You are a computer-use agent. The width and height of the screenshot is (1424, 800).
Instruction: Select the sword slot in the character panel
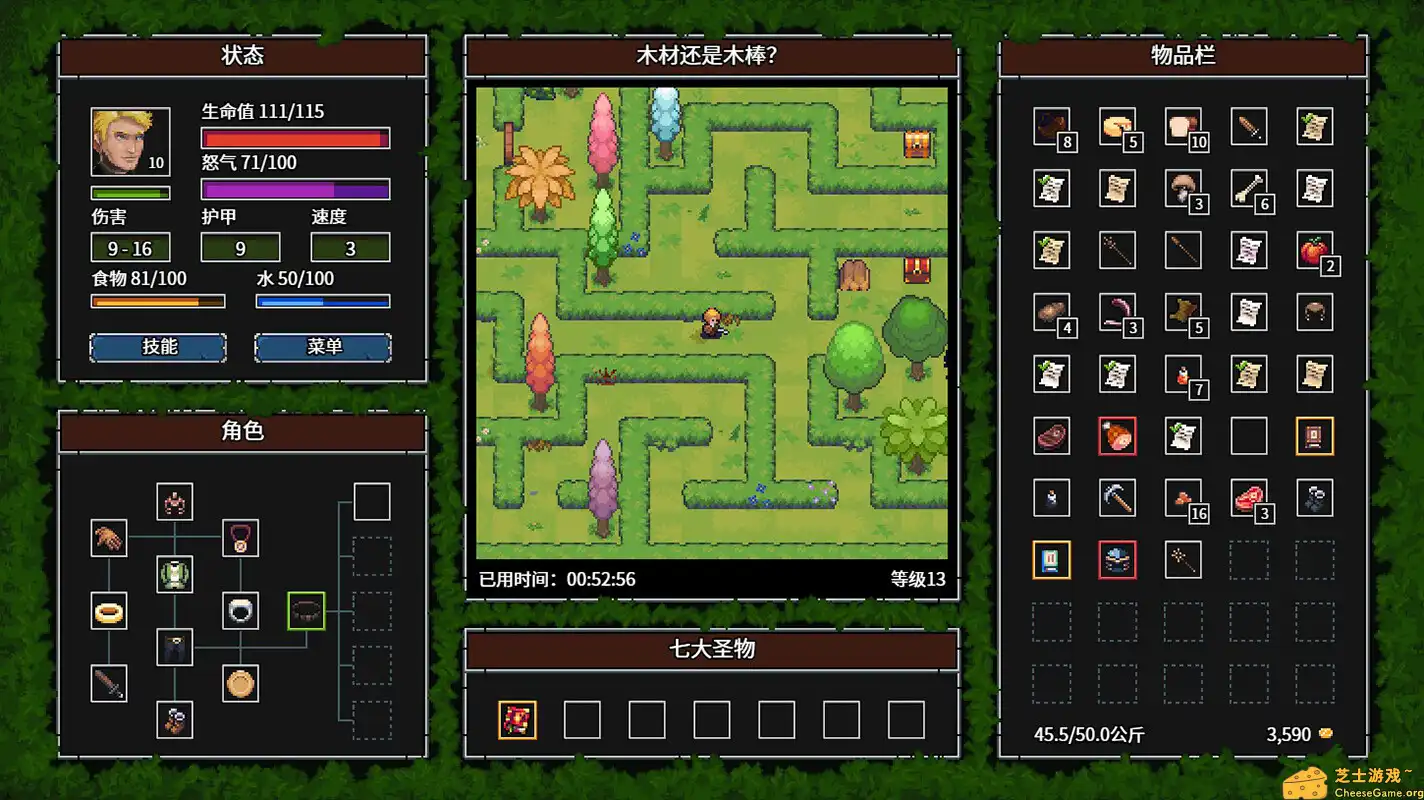pyautogui.click(x=110, y=684)
